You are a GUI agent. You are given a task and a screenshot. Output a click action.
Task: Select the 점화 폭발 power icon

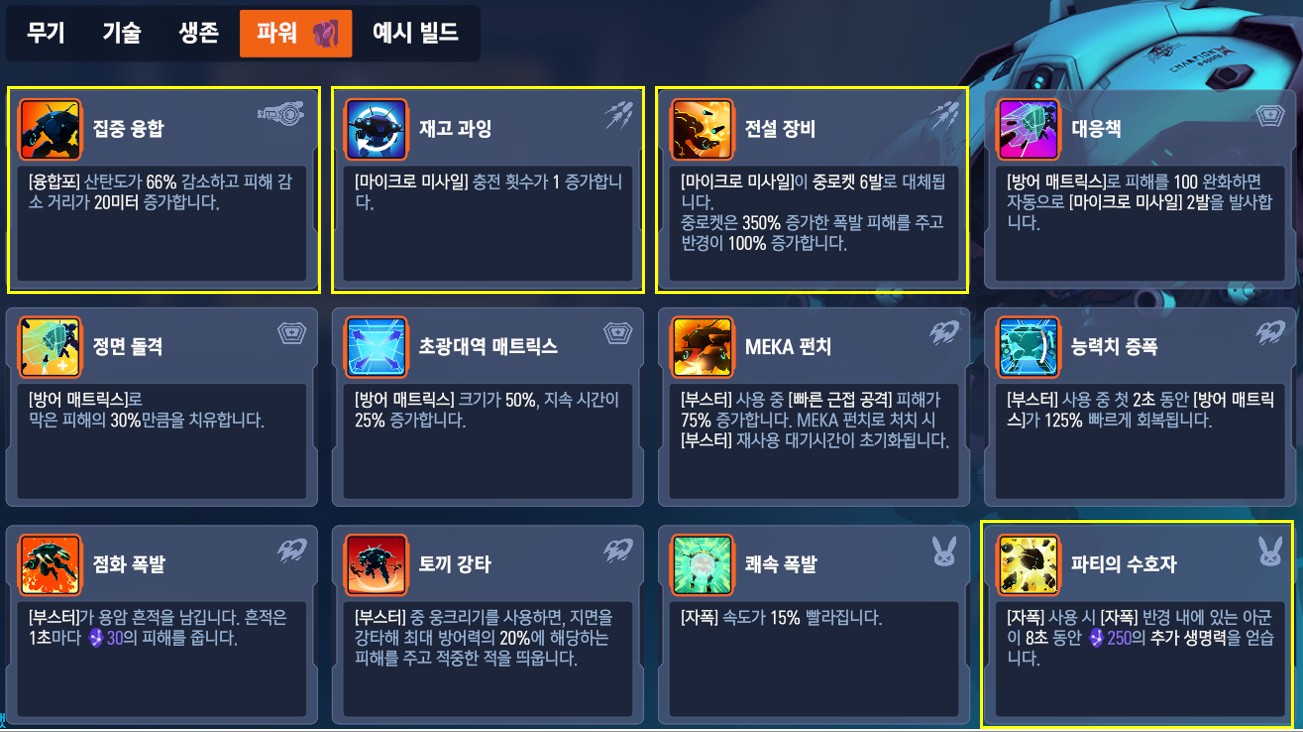48,563
